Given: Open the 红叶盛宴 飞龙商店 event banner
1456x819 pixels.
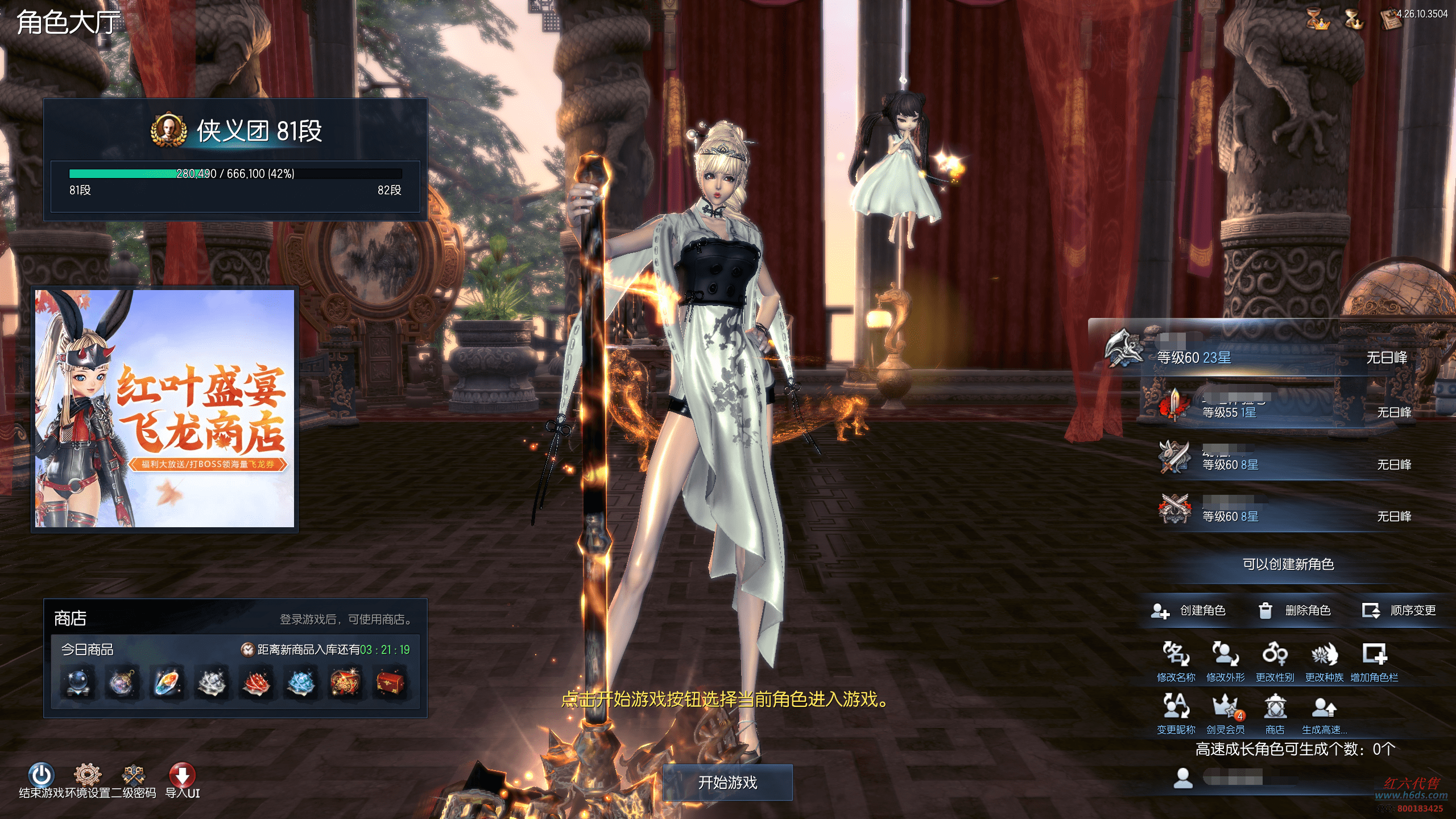Looking at the screenshot, I should (165, 408).
